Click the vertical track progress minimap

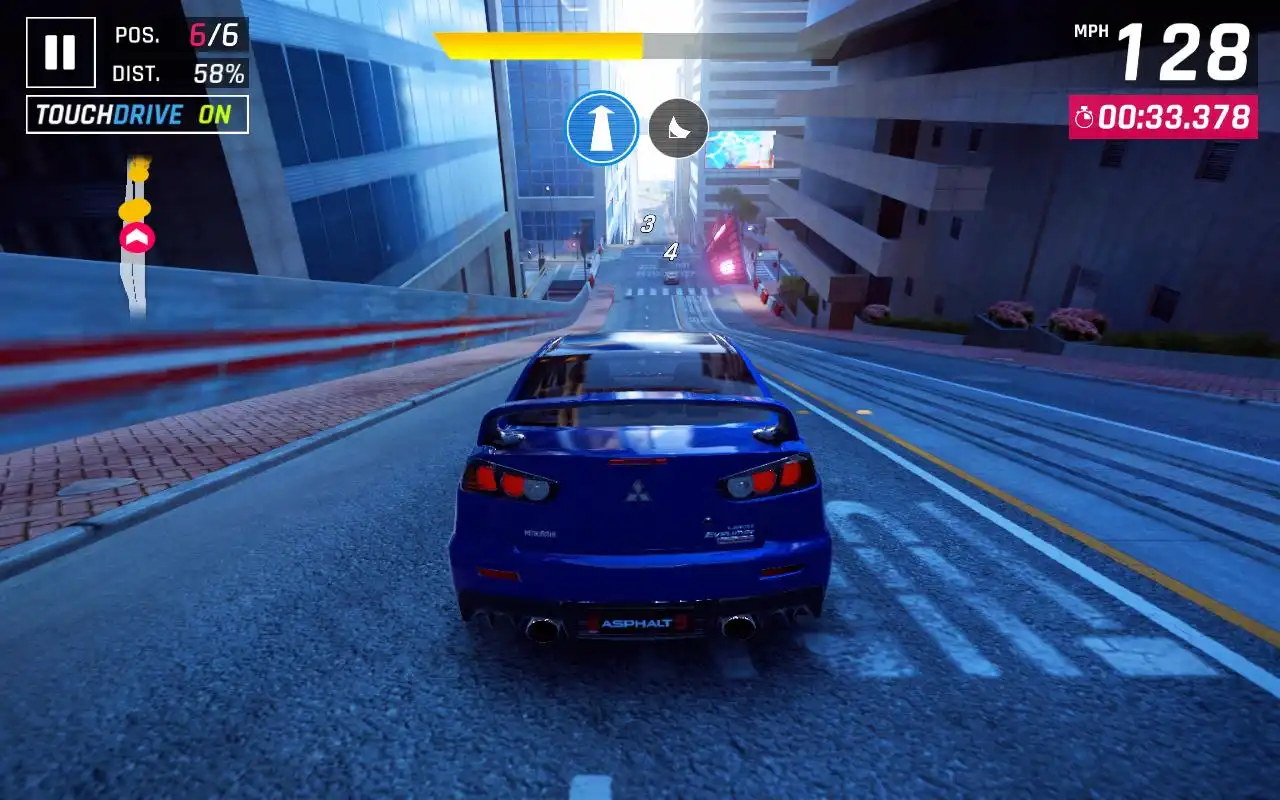135,238
